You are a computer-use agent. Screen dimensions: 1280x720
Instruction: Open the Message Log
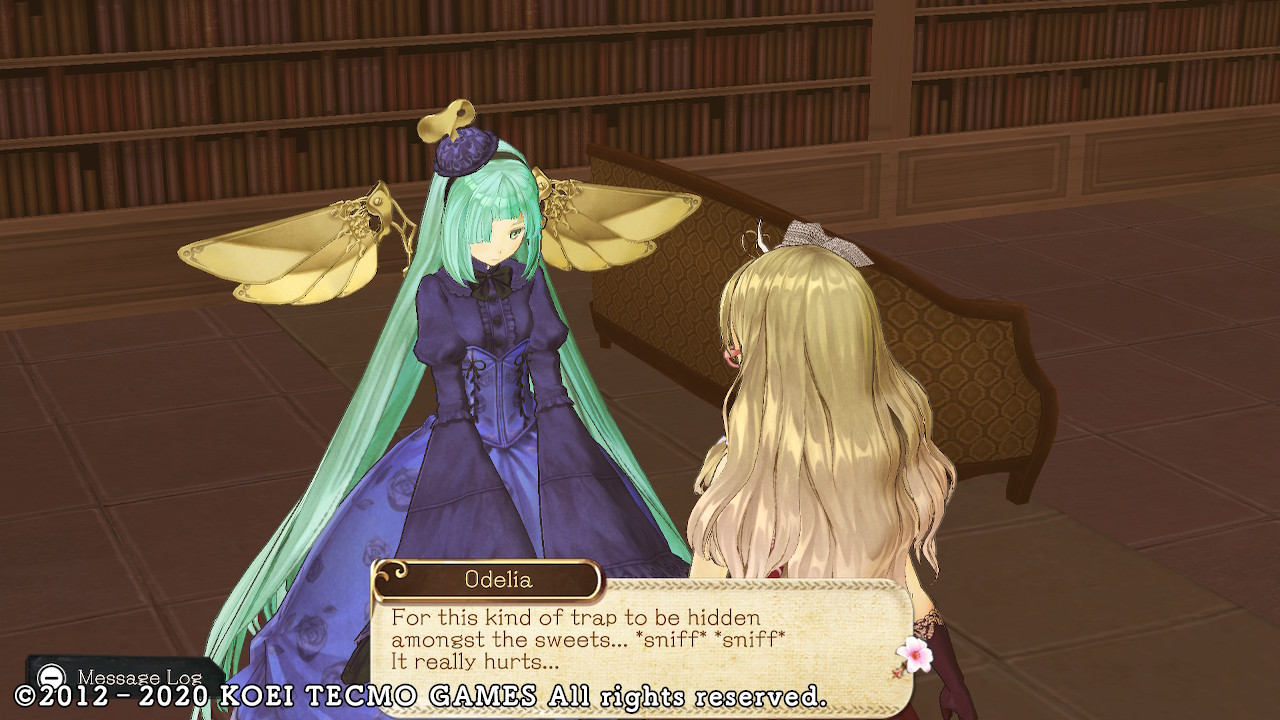click(x=118, y=677)
